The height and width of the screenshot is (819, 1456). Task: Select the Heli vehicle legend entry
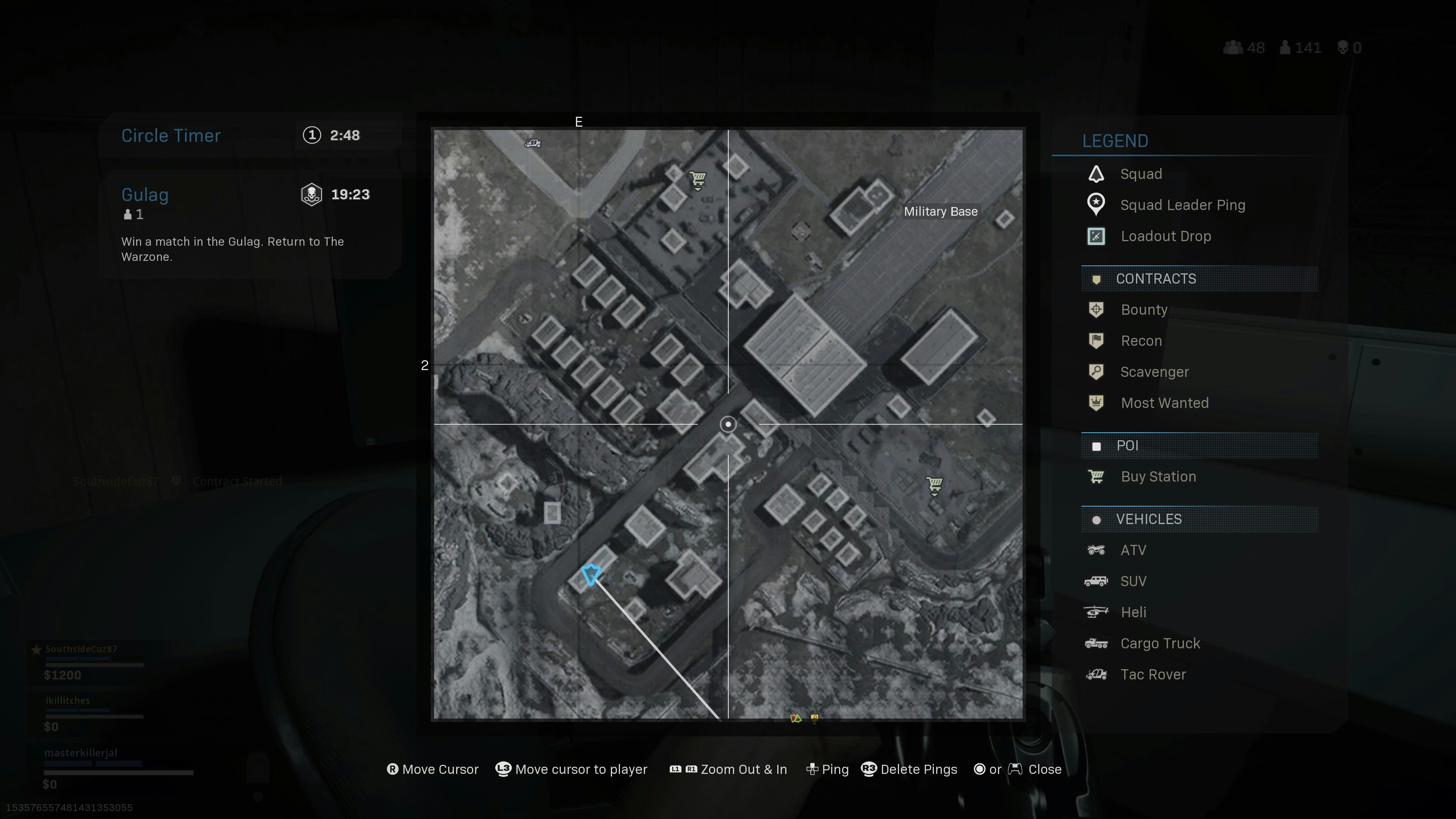pos(1133,612)
